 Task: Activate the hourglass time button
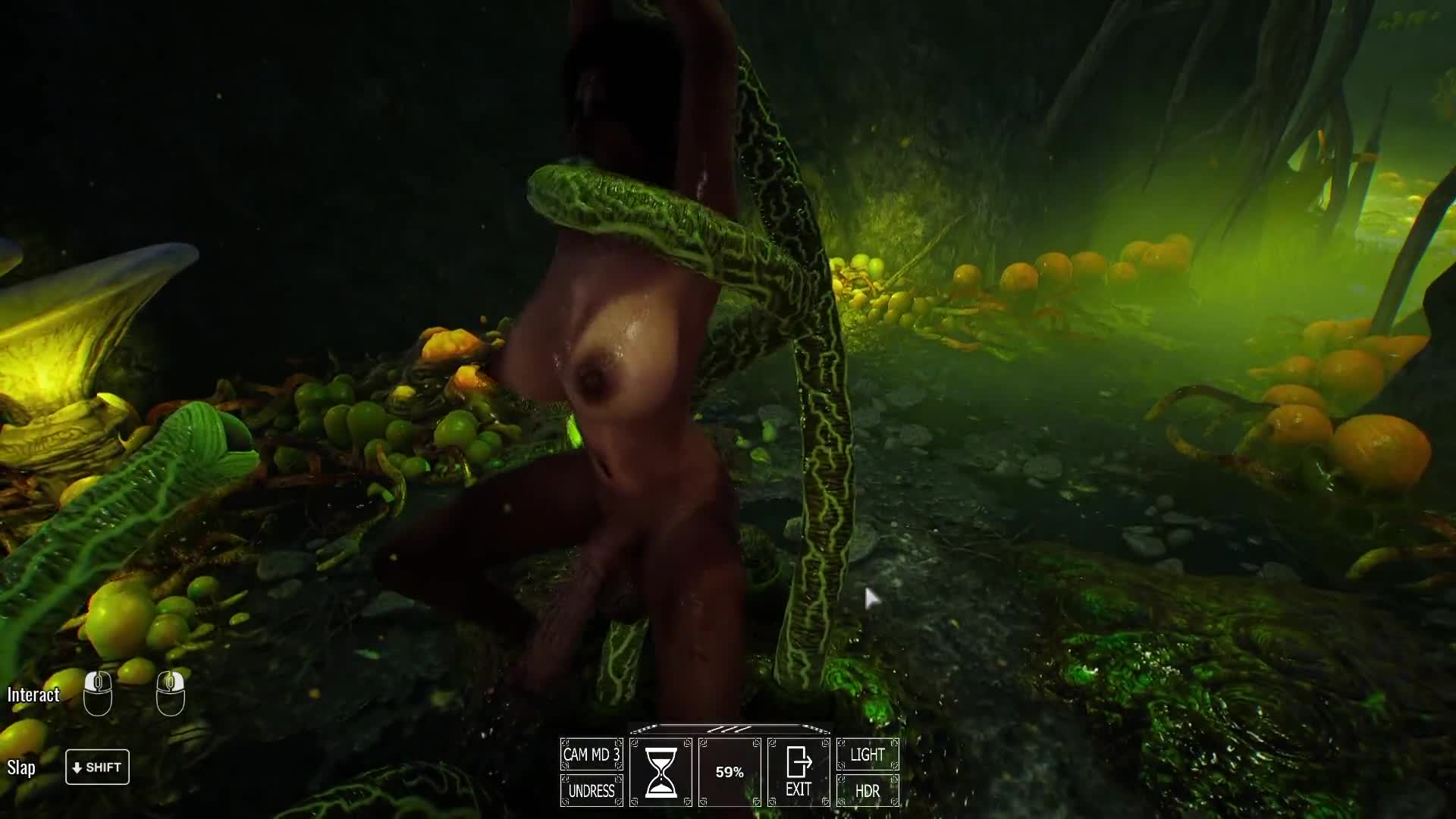661,772
